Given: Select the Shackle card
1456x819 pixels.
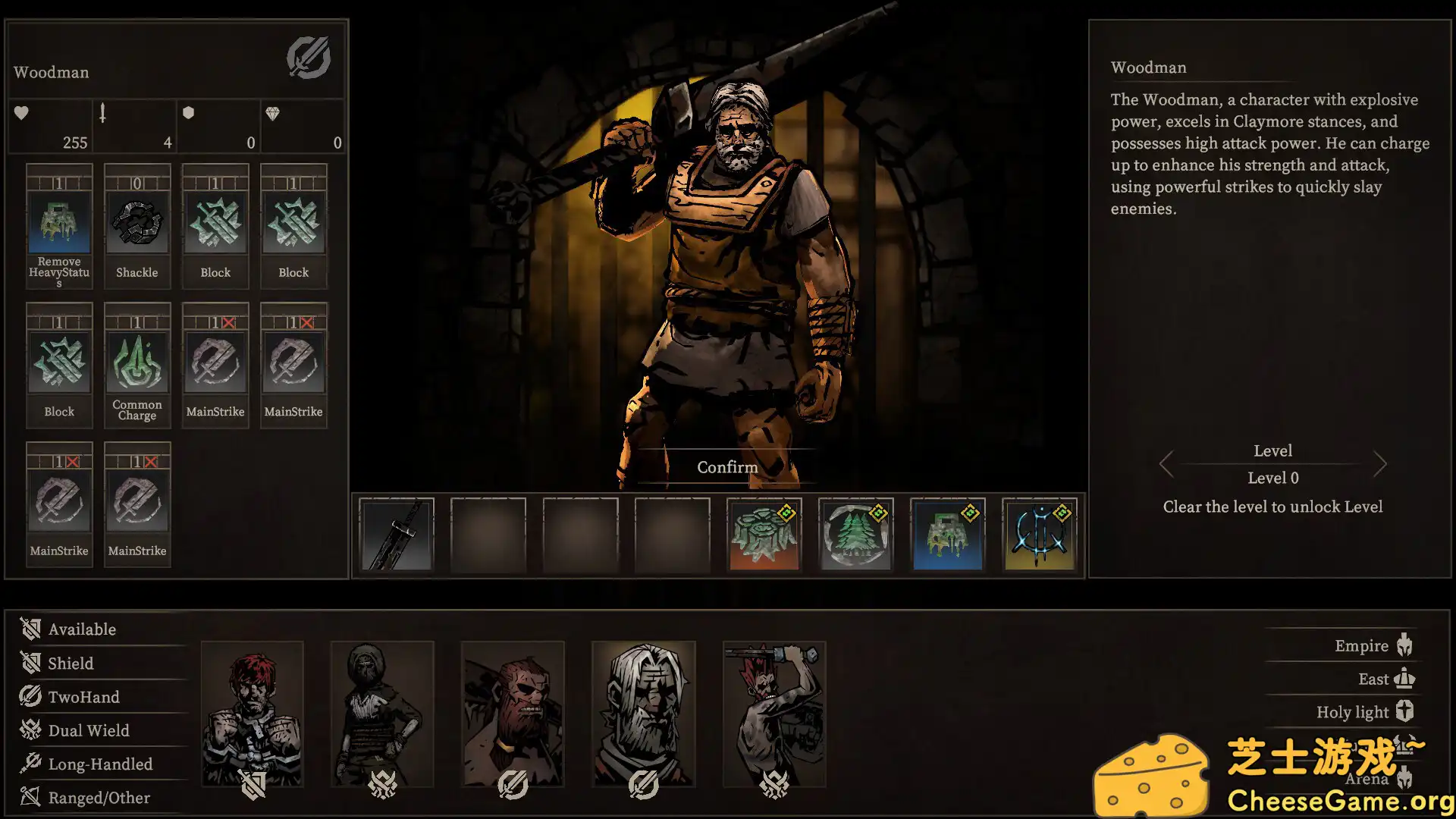Looking at the screenshot, I should tap(137, 226).
